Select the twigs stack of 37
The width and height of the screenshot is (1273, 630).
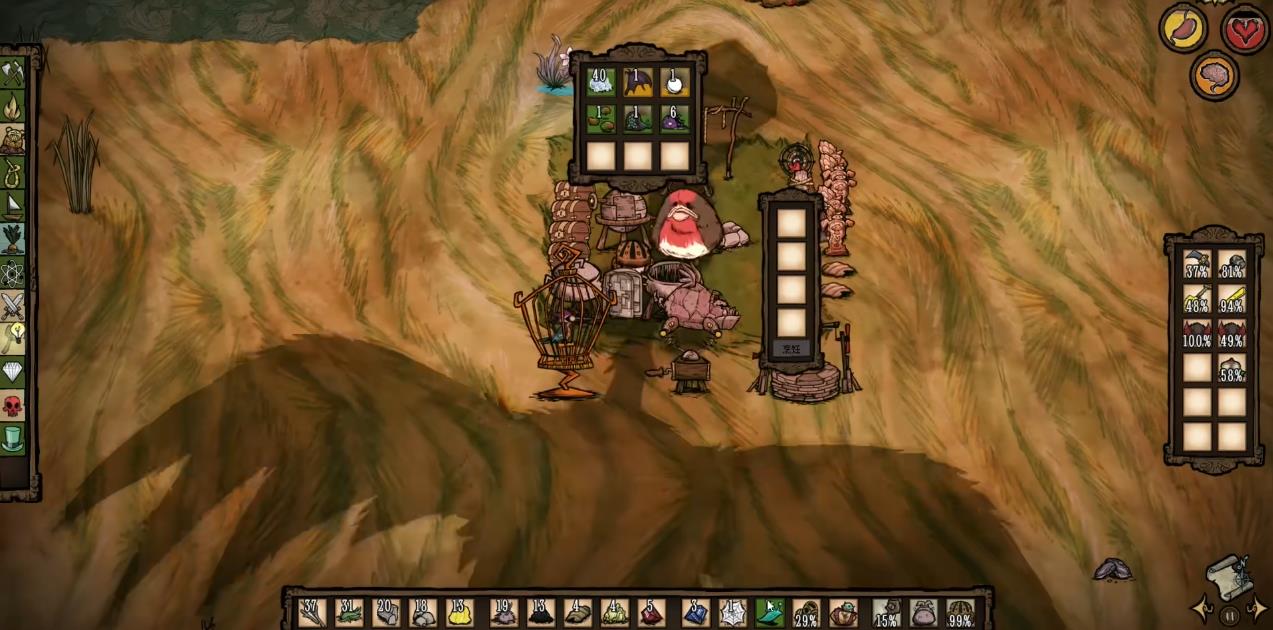[312, 612]
